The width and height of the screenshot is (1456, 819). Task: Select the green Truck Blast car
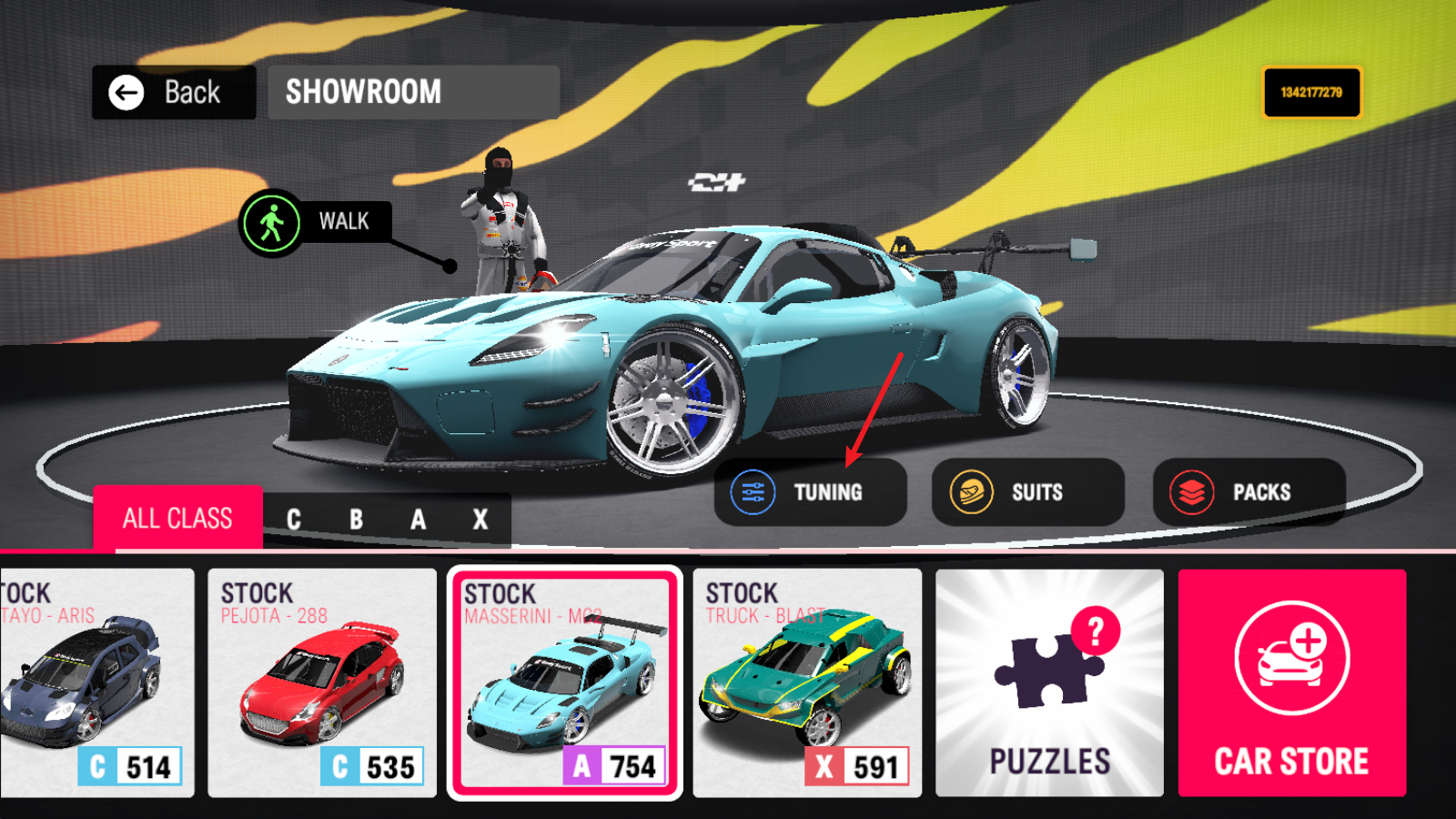(x=807, y=682)
